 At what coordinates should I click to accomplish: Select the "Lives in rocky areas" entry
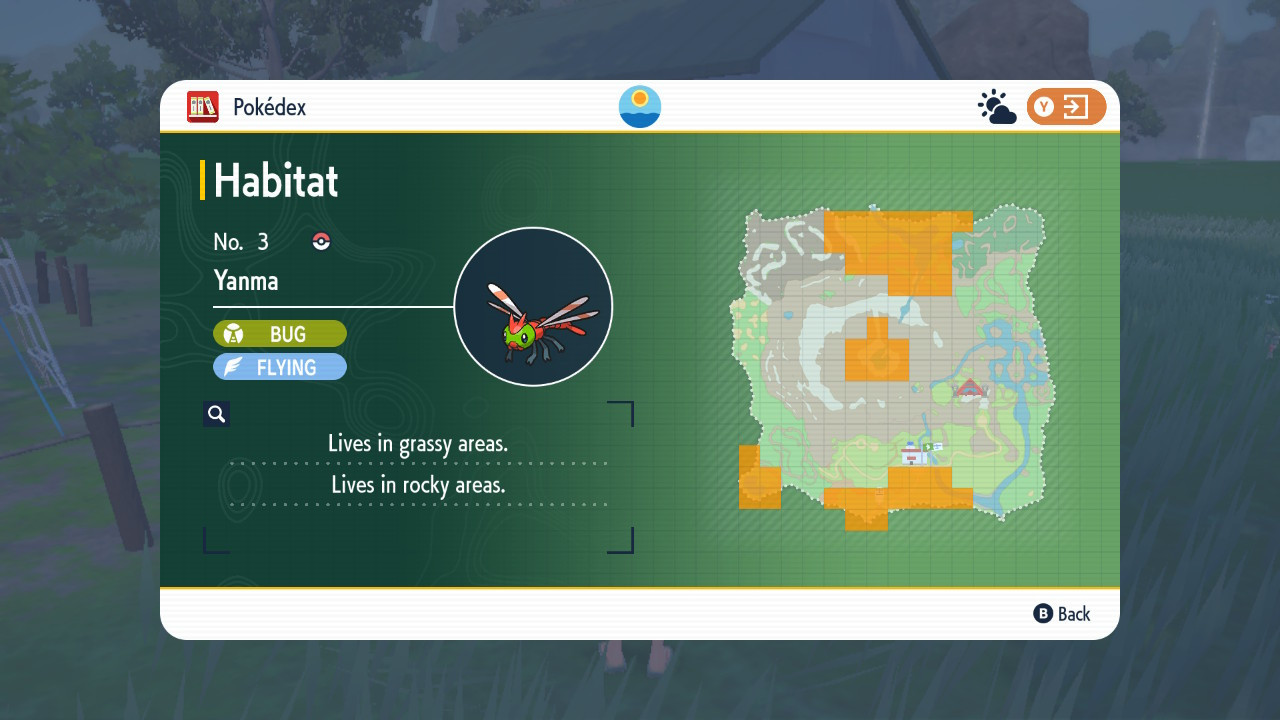pos(418,485)
